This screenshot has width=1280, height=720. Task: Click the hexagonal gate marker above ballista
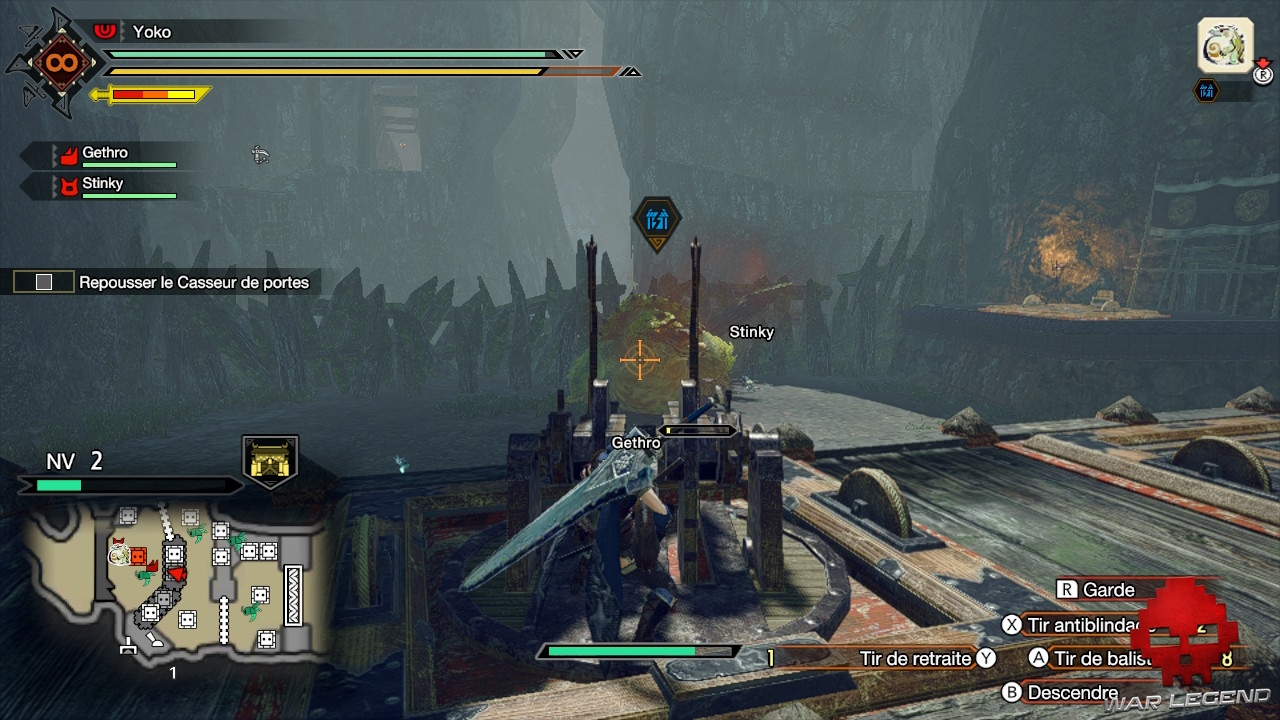coord(657,221)
